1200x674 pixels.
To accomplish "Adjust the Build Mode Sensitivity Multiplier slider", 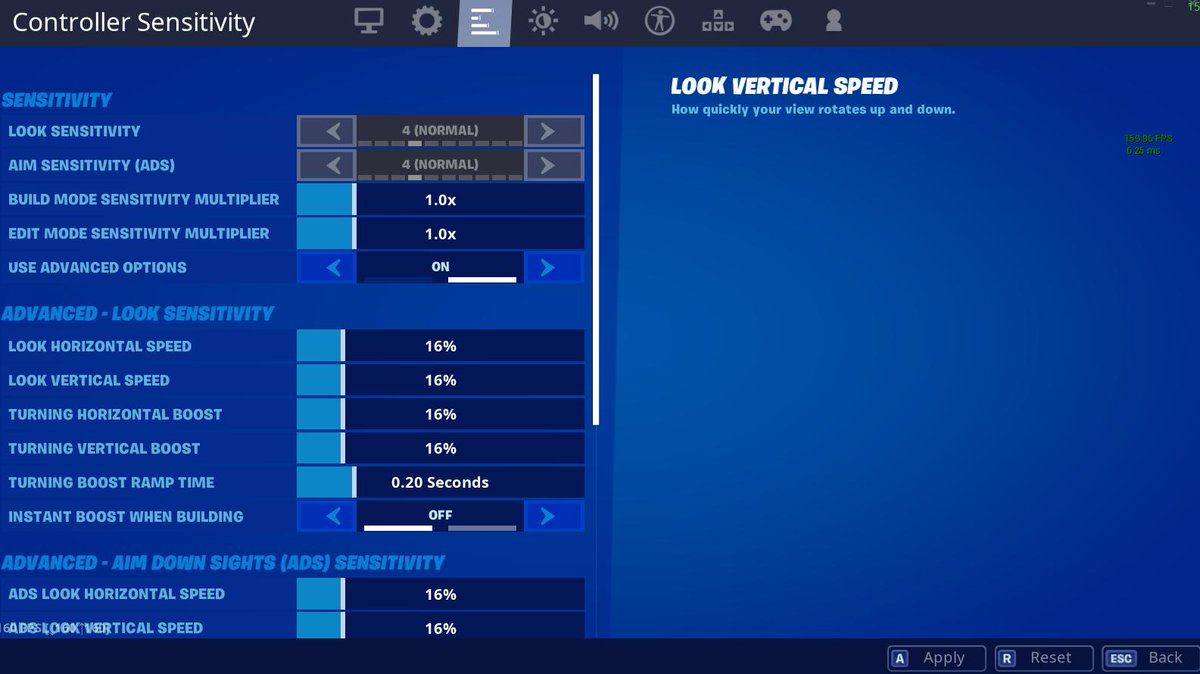I will pos(440,200).
